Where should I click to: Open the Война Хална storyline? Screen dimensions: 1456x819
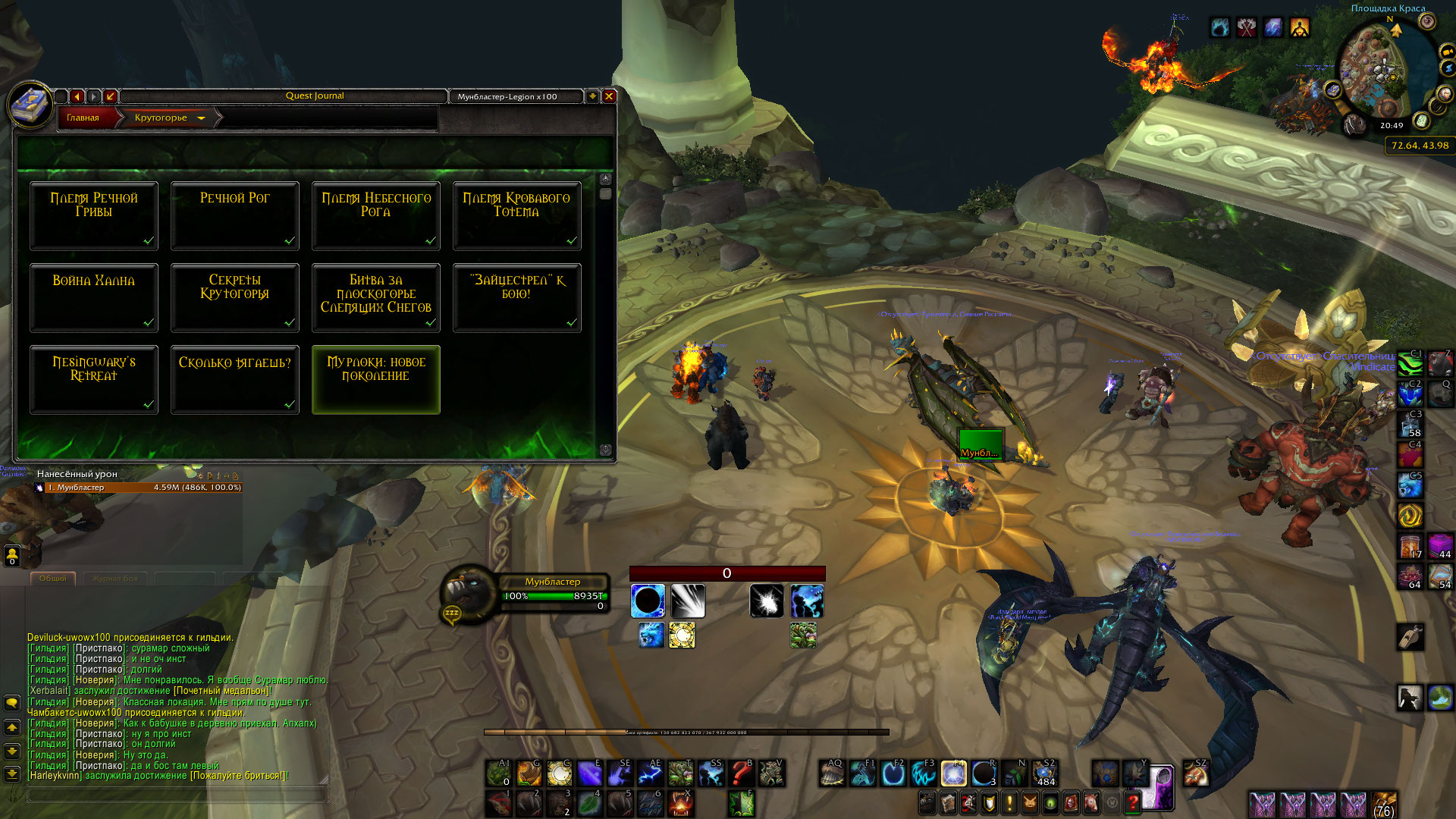tap(94, 297)
